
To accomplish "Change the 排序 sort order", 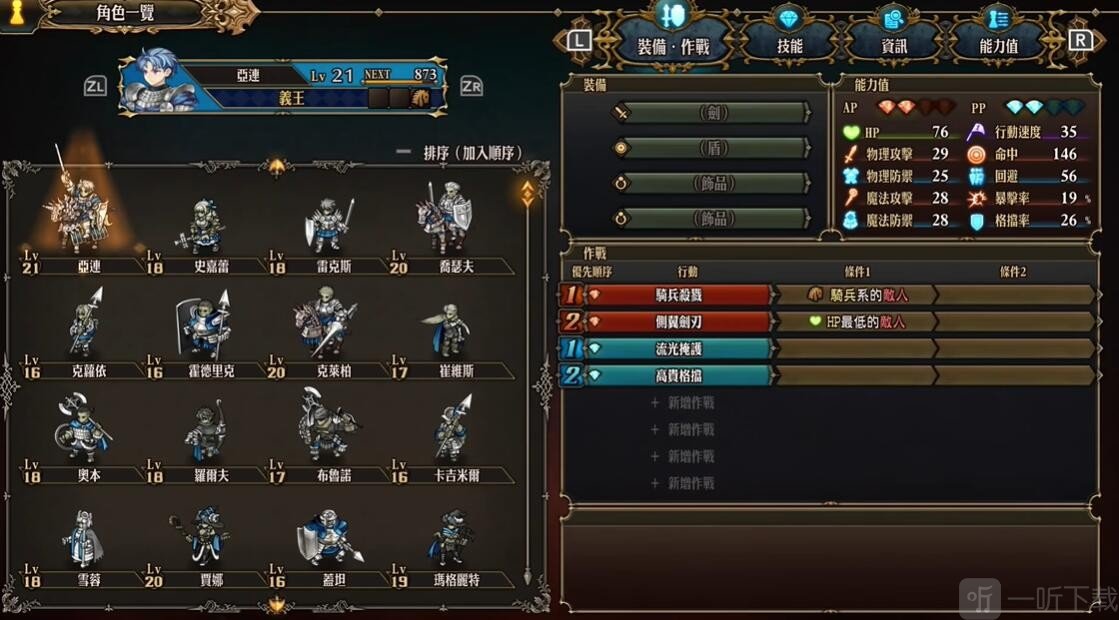I will click(x=460, y=153).
